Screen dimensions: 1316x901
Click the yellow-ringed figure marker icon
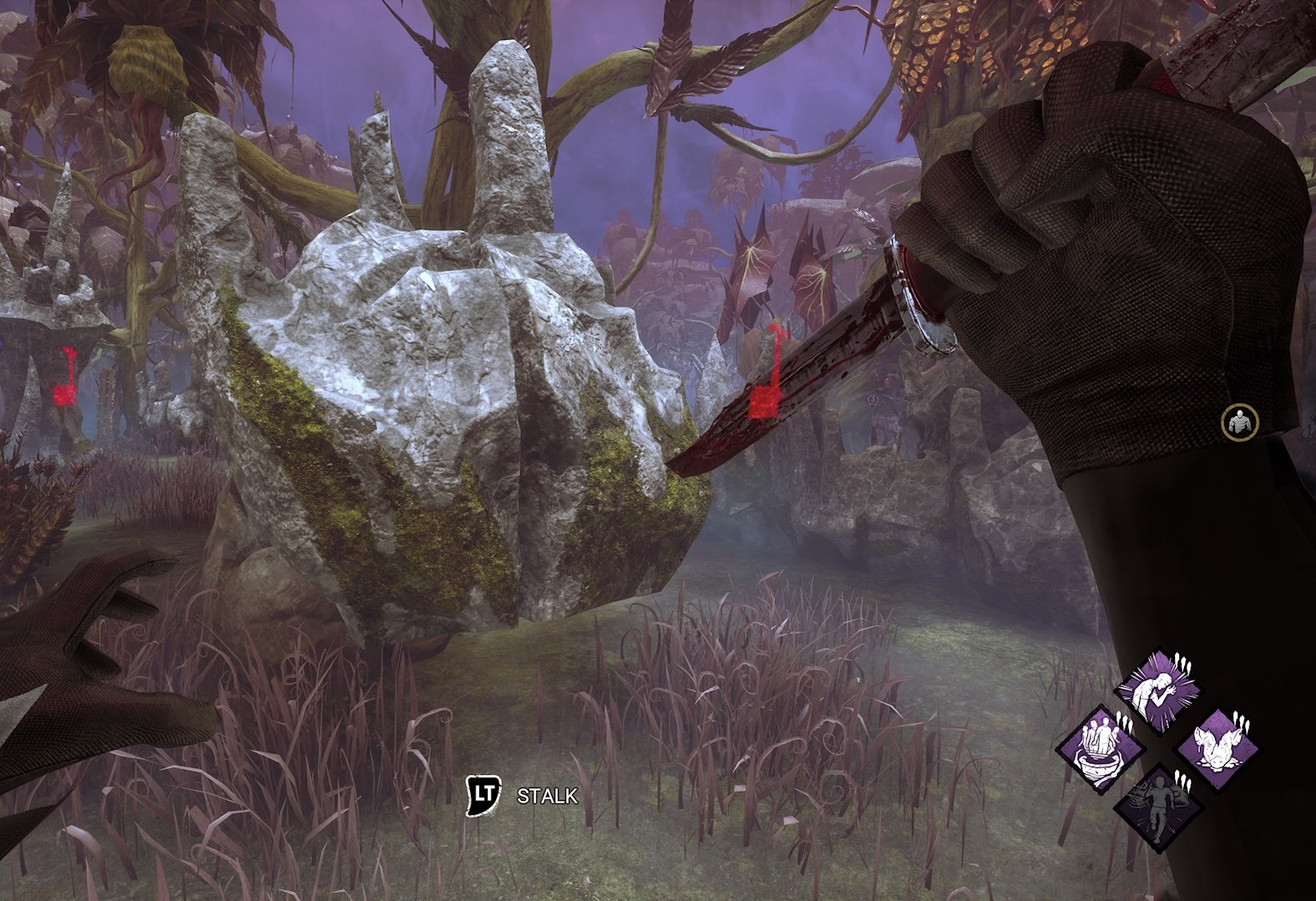pos(1238,421)
